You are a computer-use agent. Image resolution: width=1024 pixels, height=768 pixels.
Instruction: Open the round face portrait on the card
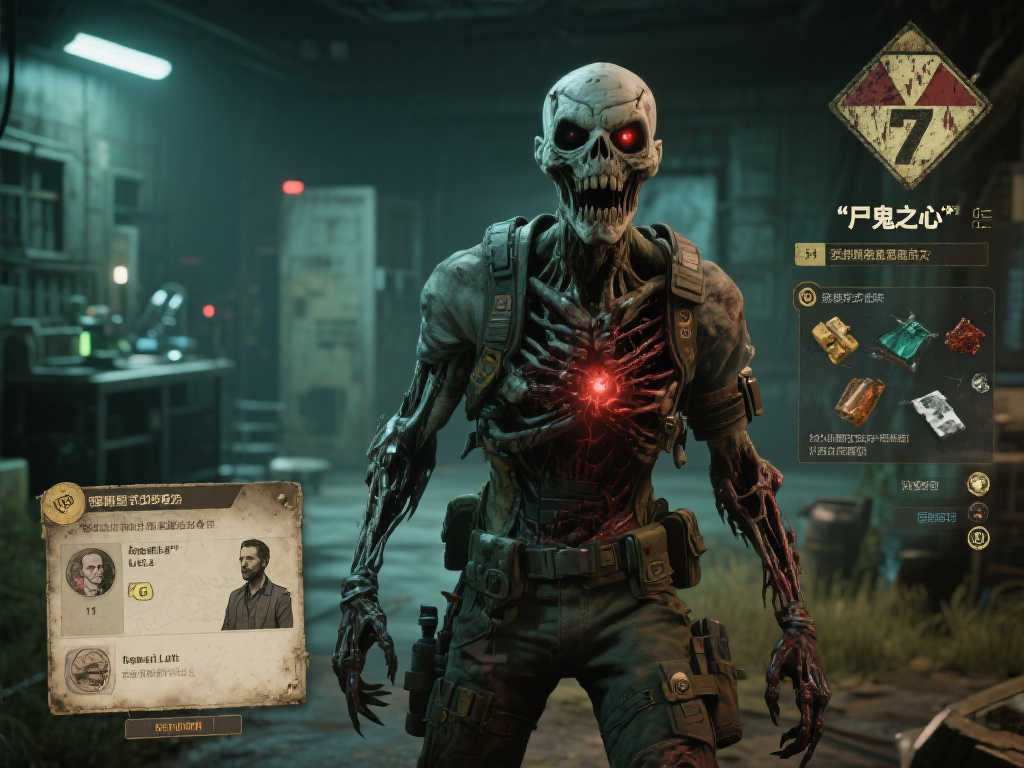(90, 572)
